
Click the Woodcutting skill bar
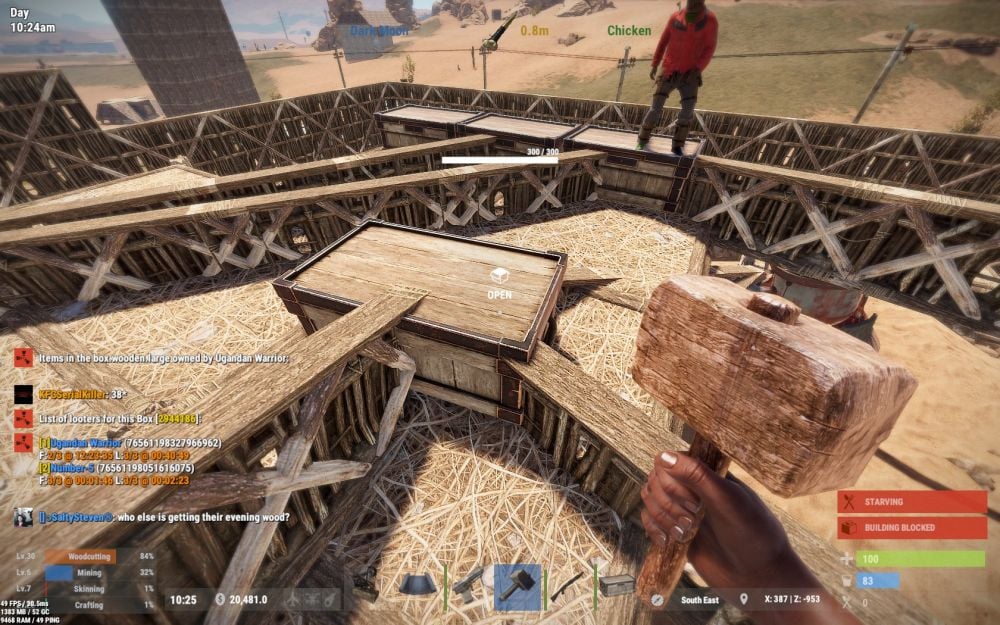[80, 556]
